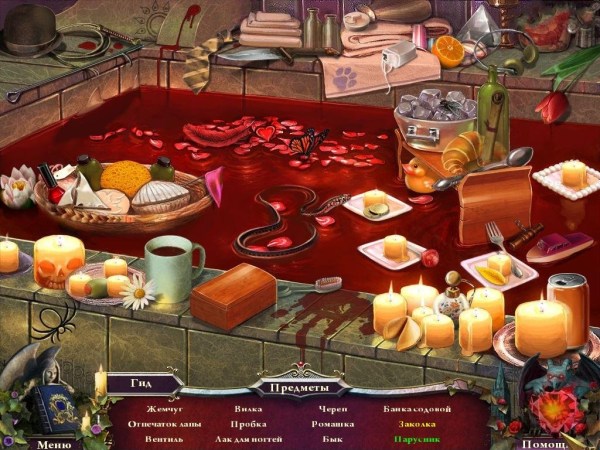
Task: Open the Гид strategy guide
Action: coord(144,382)
